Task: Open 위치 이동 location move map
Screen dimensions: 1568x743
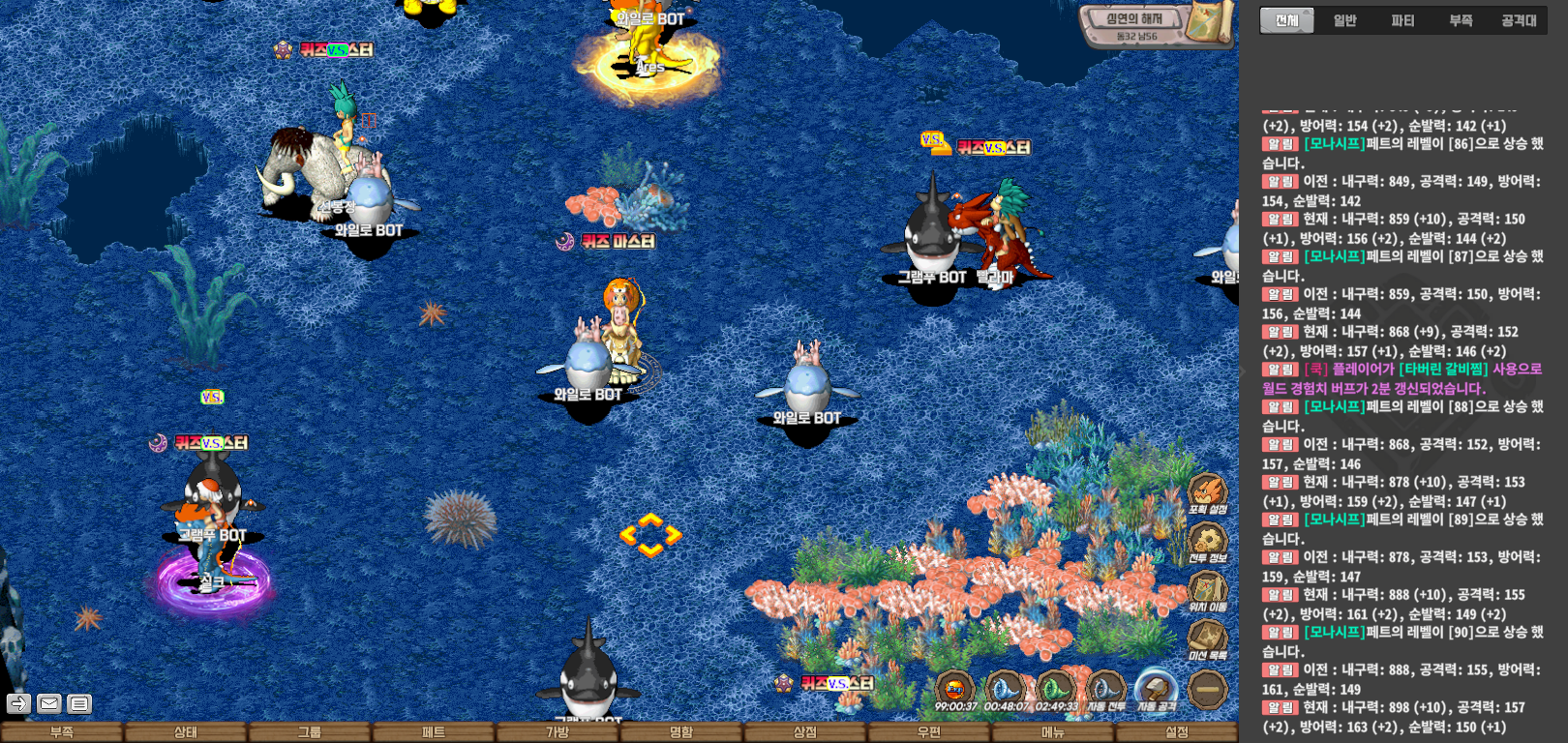Action: 1207,590
